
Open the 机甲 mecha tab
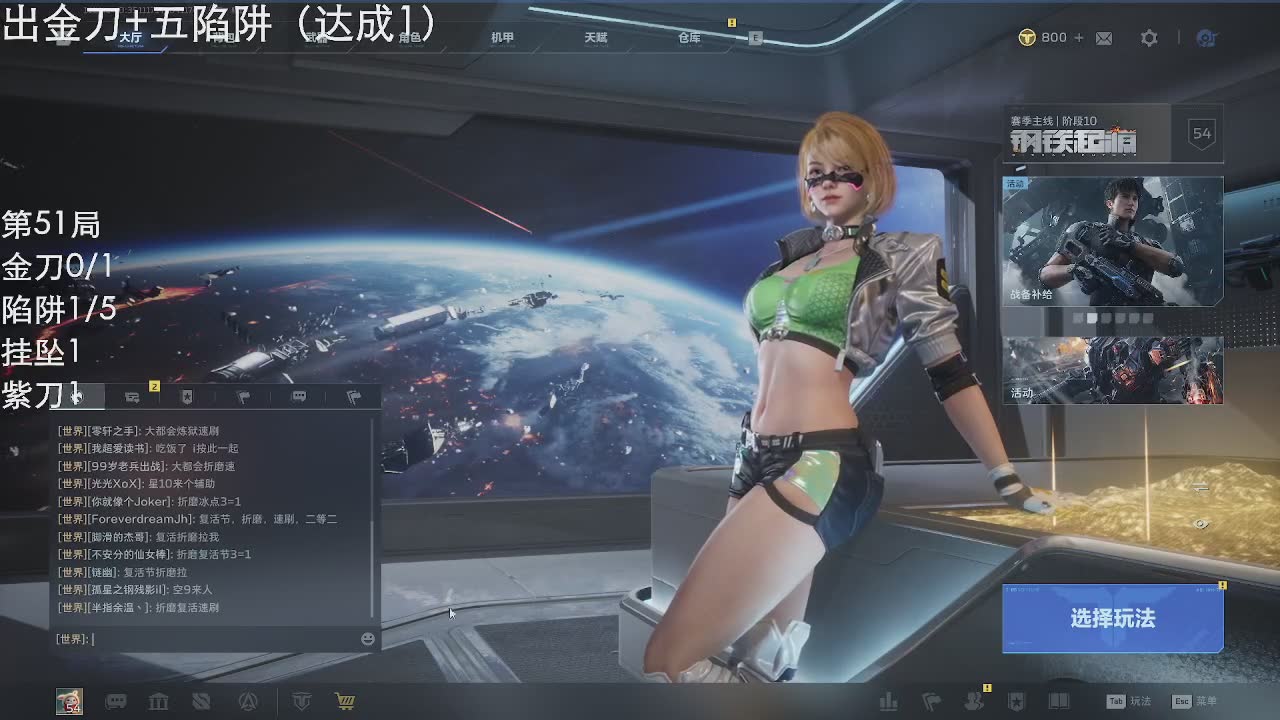502,38
